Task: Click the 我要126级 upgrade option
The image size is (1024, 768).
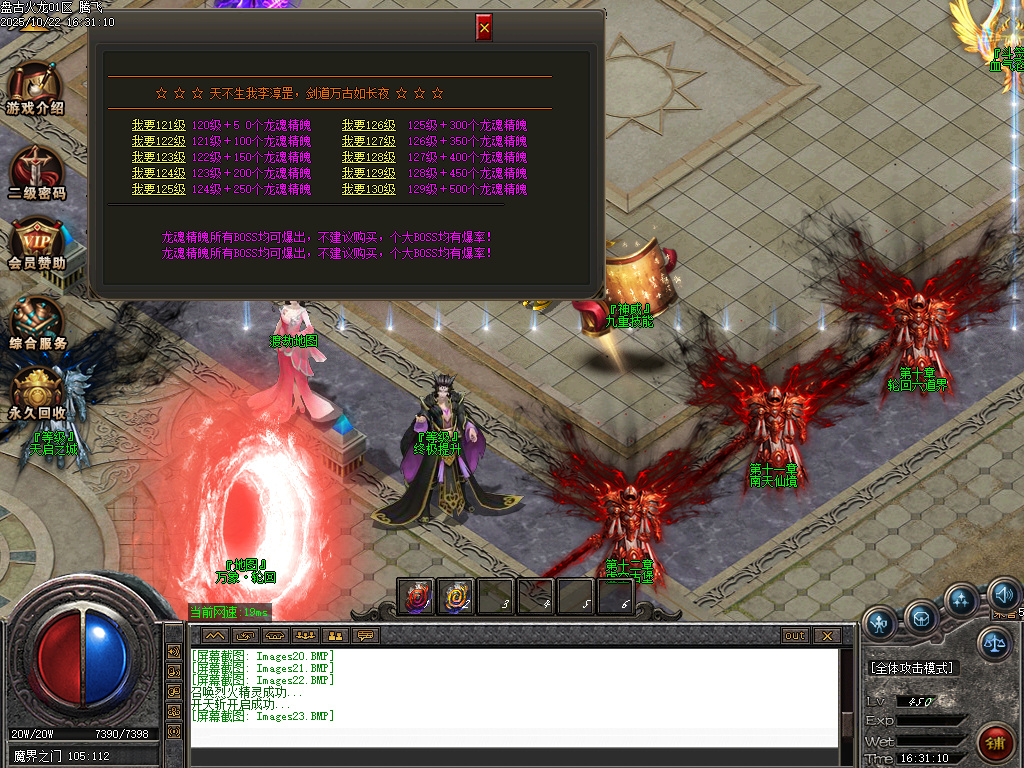Action: 368,126
